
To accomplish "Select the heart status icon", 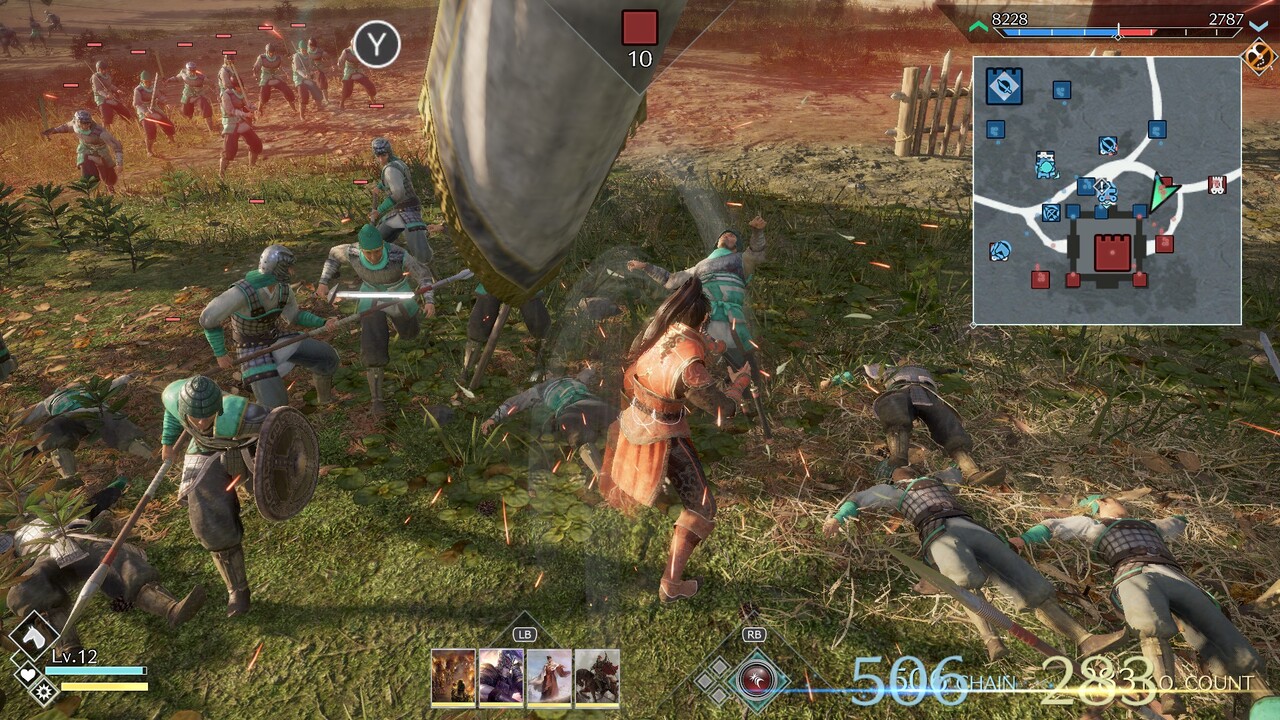I will [x=27, y=676].
